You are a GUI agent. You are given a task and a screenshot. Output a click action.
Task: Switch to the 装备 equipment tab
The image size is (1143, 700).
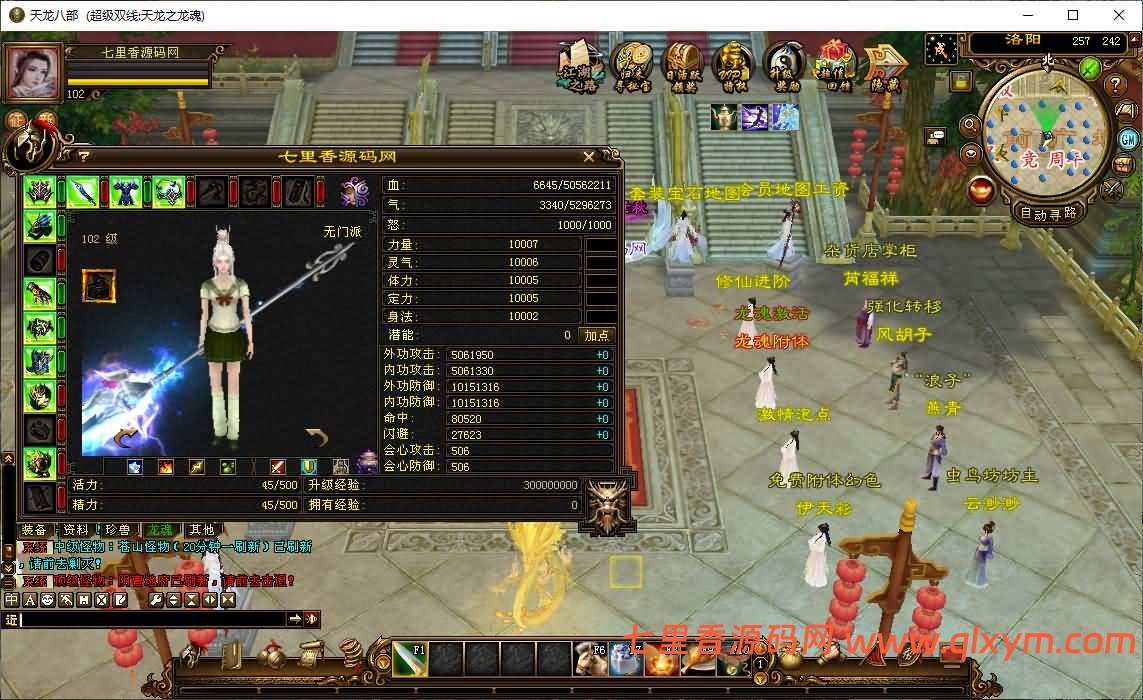point(33,529)
